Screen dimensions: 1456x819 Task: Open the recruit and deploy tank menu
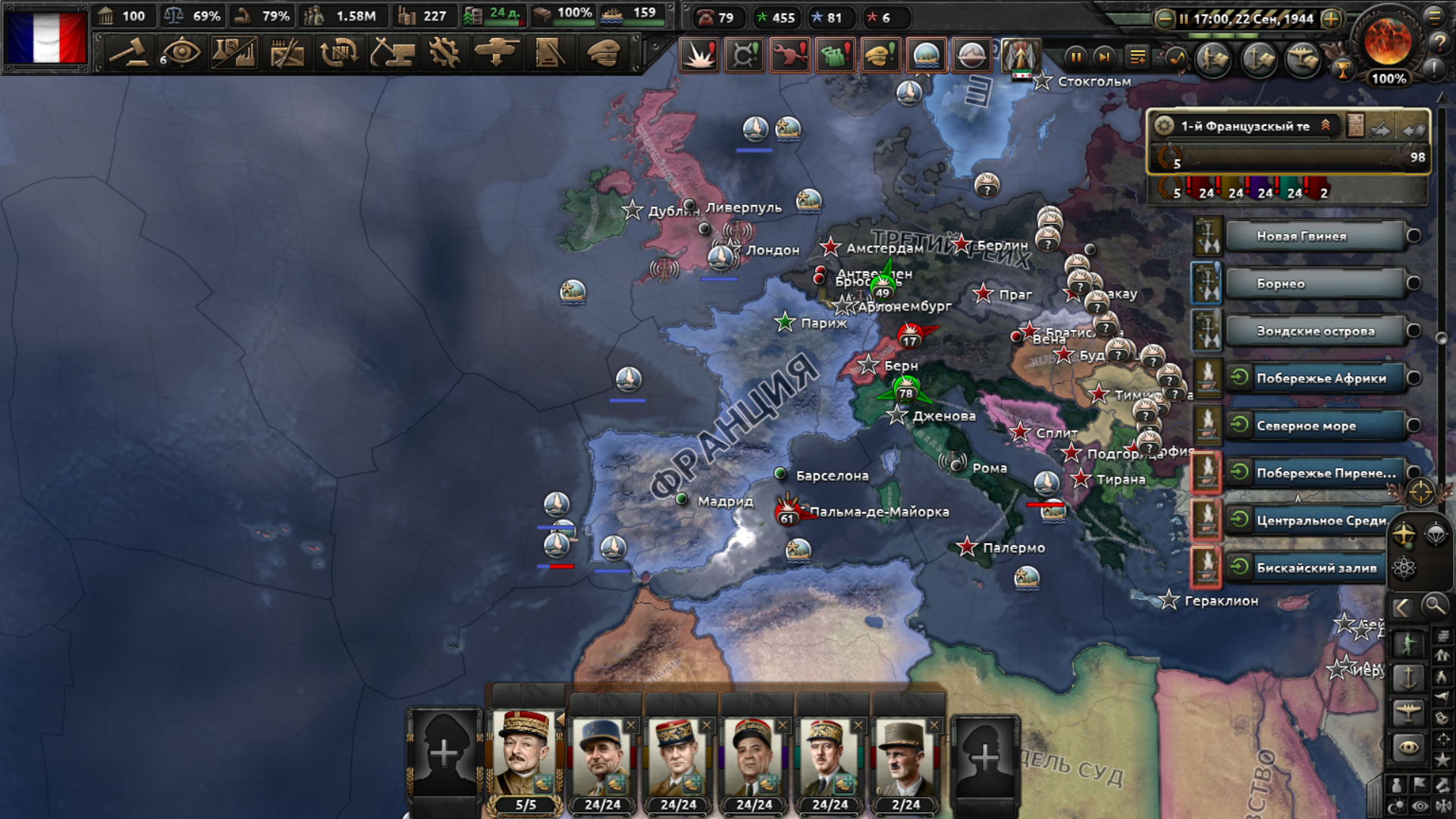coord(497,53)
